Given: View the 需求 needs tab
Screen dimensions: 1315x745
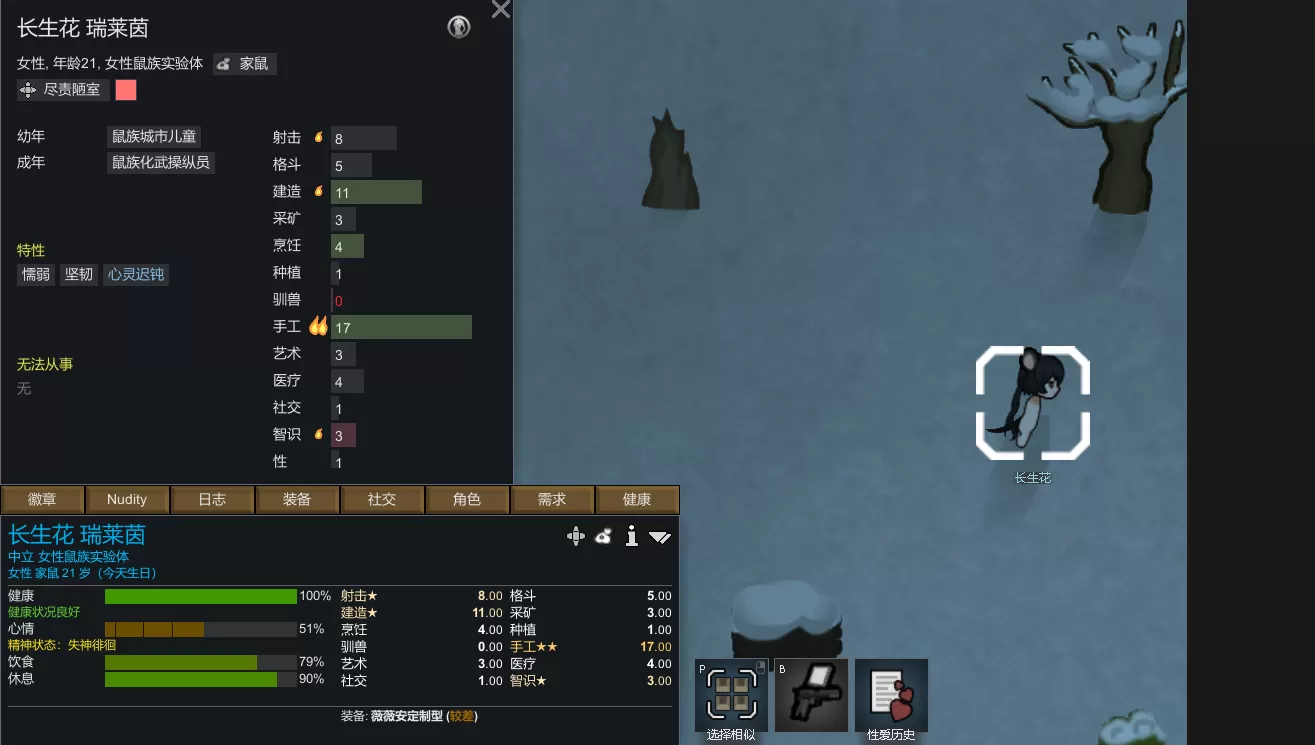Looking at the screenshot, I should [x=552, y=499].
